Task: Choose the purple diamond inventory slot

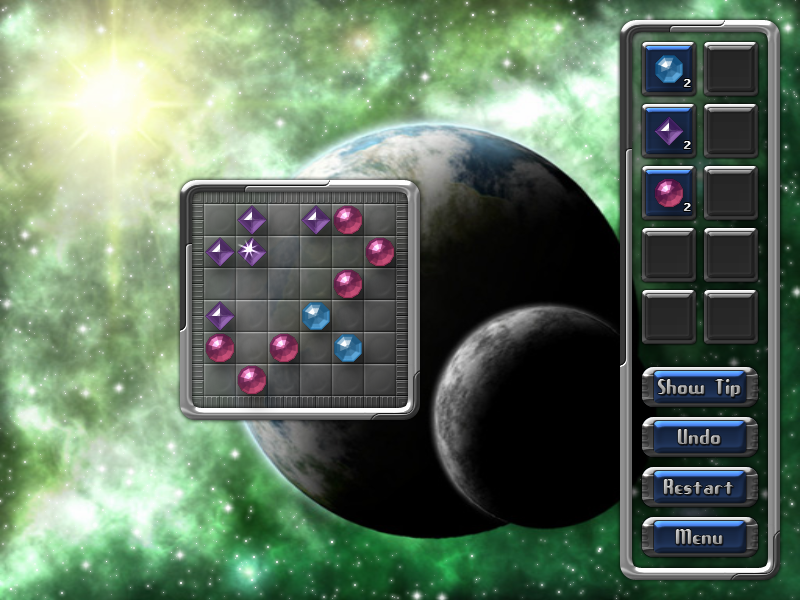Action: (x=668, y=130)
